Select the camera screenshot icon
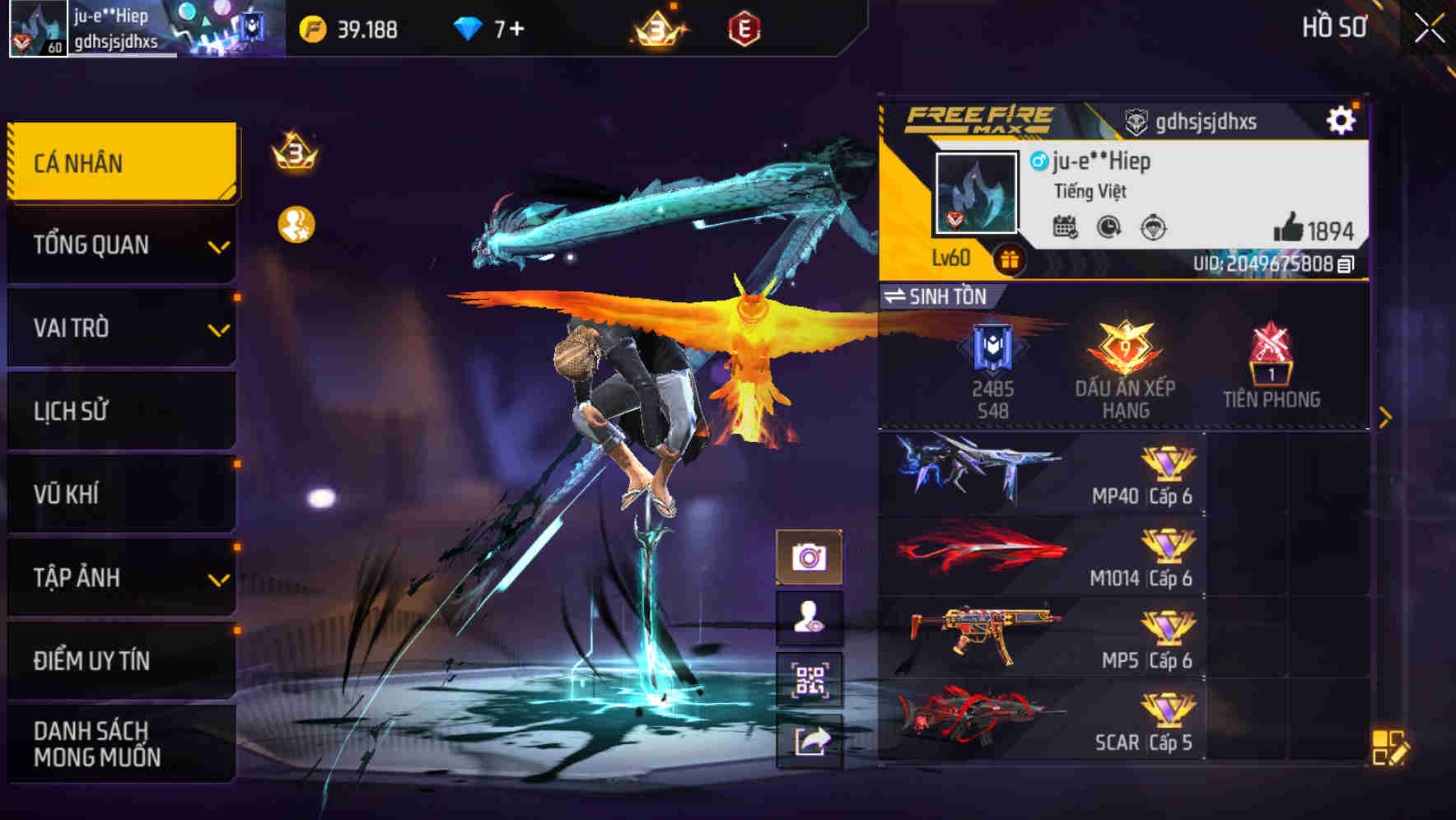This screenshot has height=820, width=1456. 809,556
